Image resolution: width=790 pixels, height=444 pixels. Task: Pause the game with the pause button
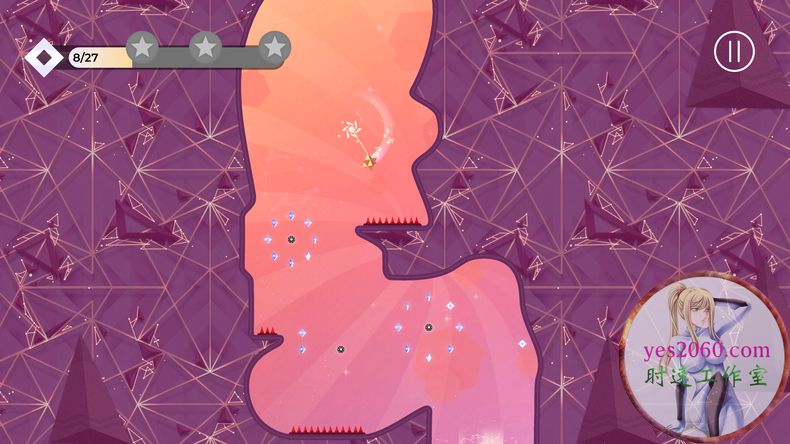[x=734, y=52]
